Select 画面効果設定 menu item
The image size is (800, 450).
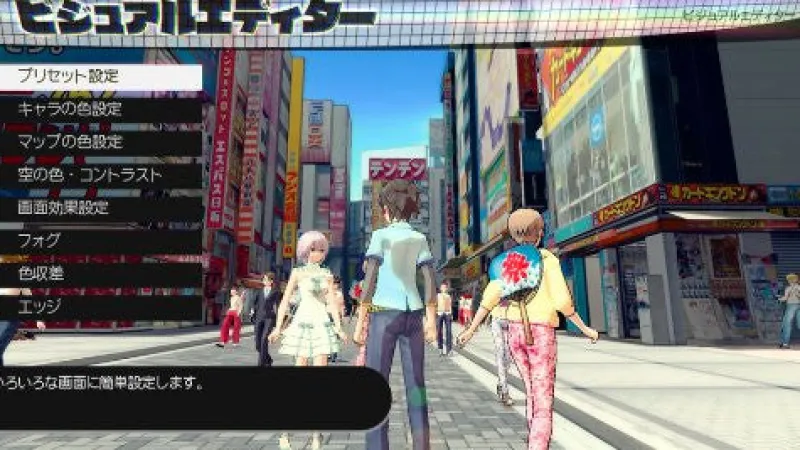[100, 209]
